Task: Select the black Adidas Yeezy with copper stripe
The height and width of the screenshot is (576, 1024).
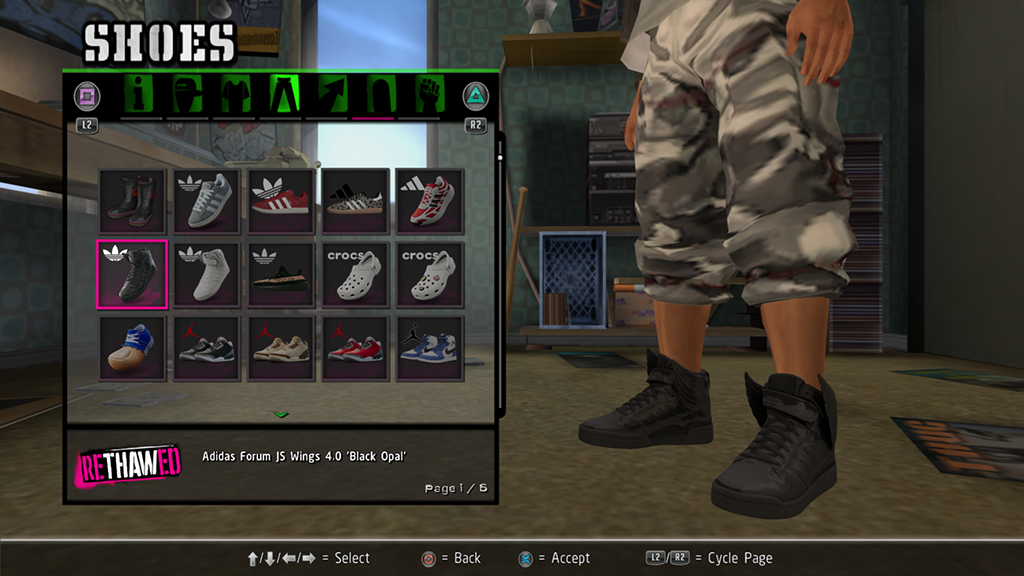Action: tap(280, 274)
